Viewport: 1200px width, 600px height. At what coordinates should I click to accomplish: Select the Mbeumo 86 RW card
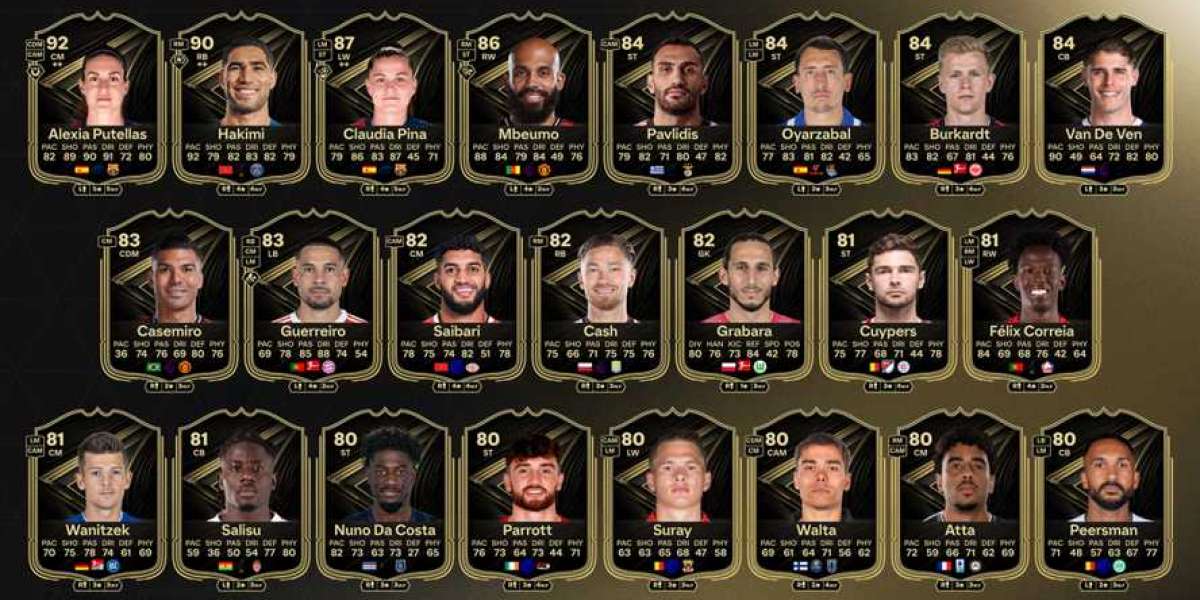(528, 100)
